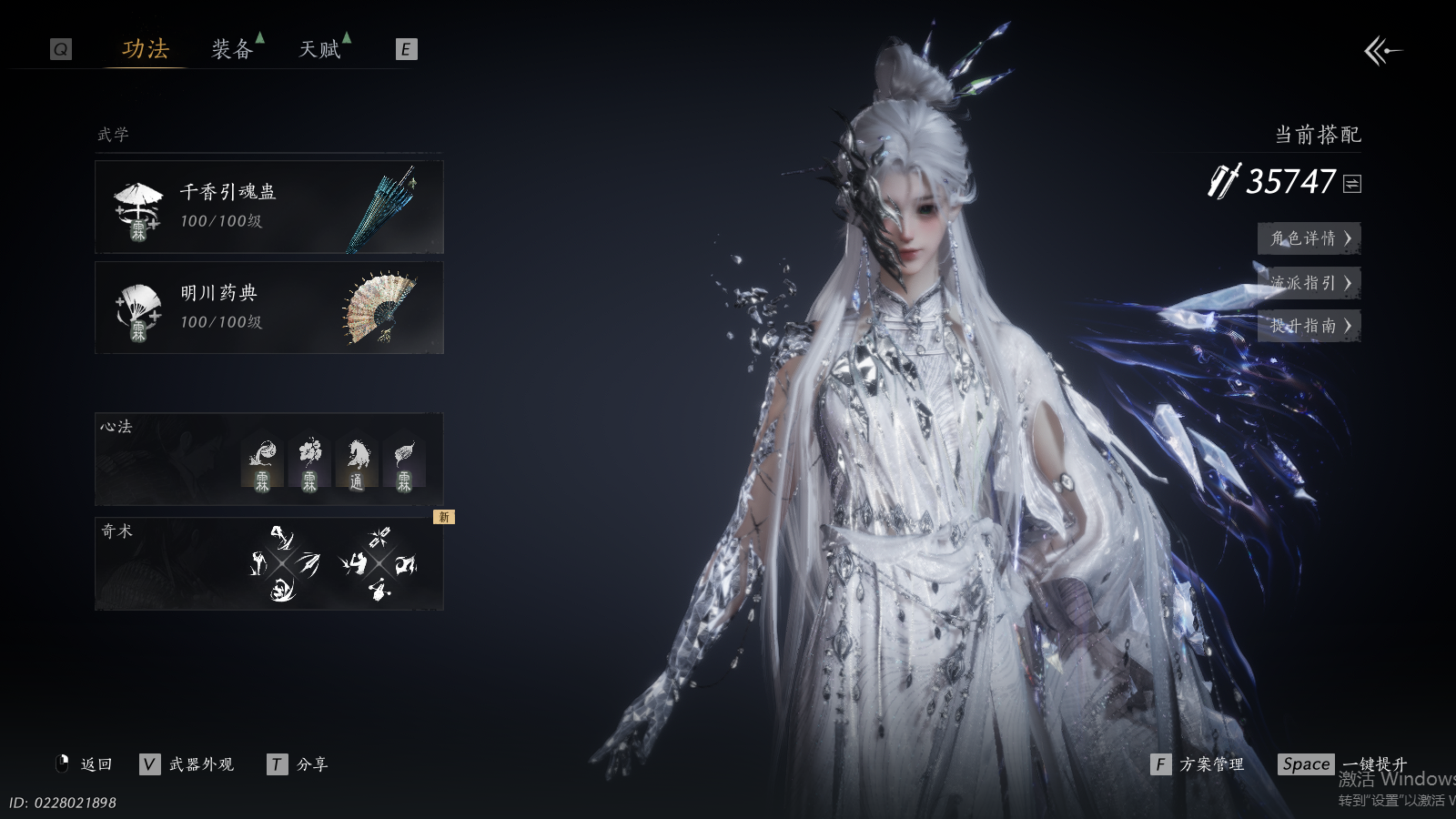
Task: Switch to the 天赋 talent tab
Action: (319, 49)
